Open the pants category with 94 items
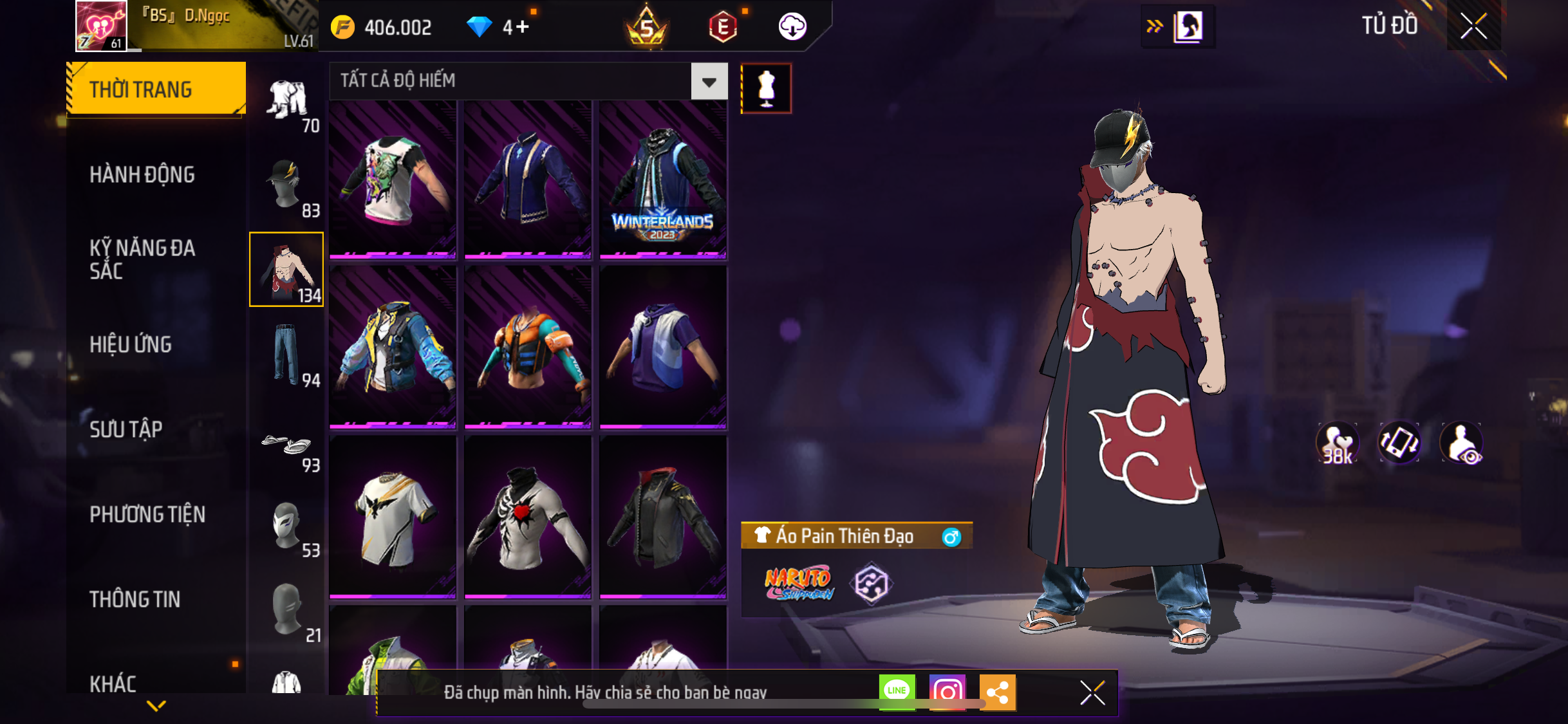 [287, 355]
